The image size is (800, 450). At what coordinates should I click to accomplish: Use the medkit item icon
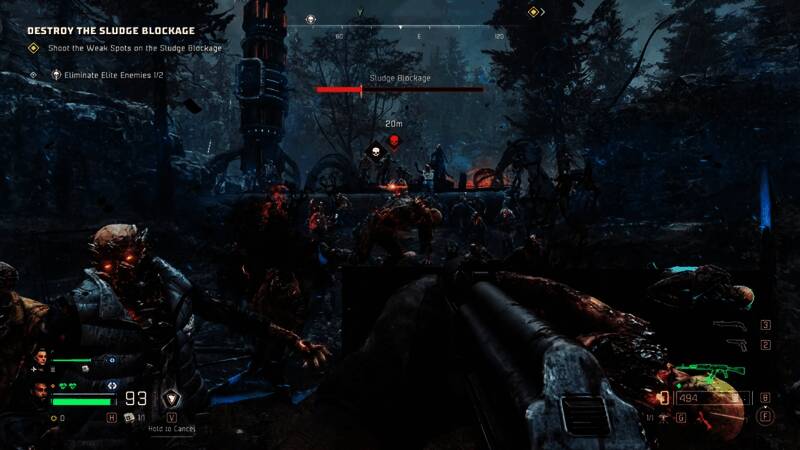click(130, 418)
